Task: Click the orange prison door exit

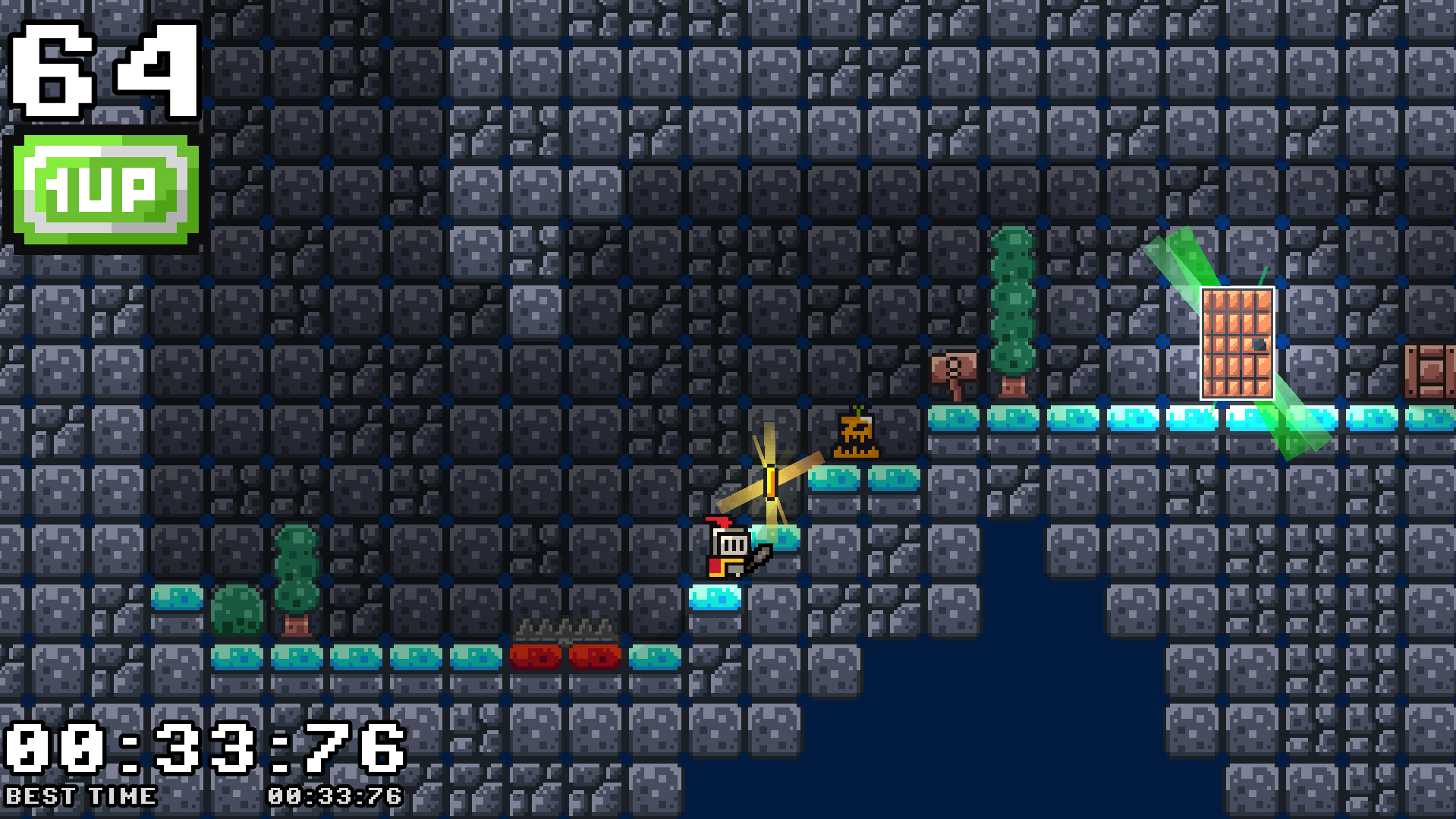Action: point(1237,342)
